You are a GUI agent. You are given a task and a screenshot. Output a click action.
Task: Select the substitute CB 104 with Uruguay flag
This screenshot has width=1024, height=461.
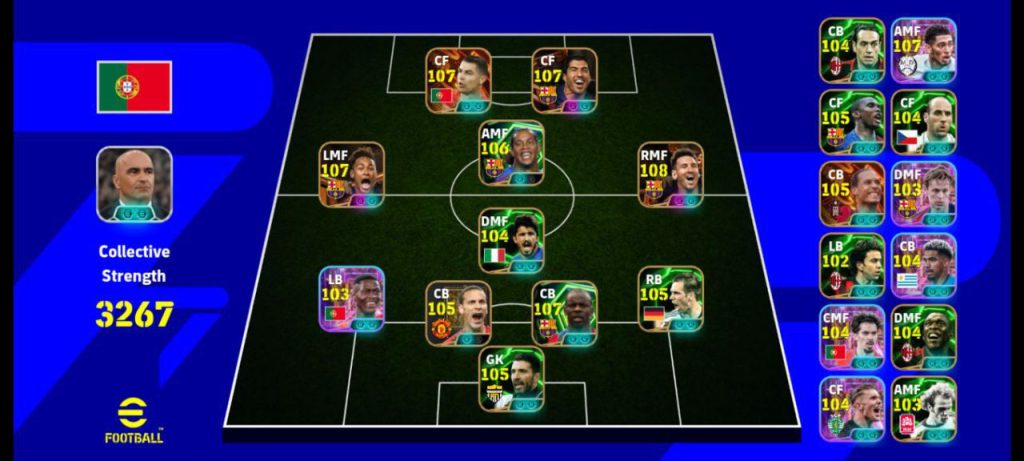click(923, 265)
